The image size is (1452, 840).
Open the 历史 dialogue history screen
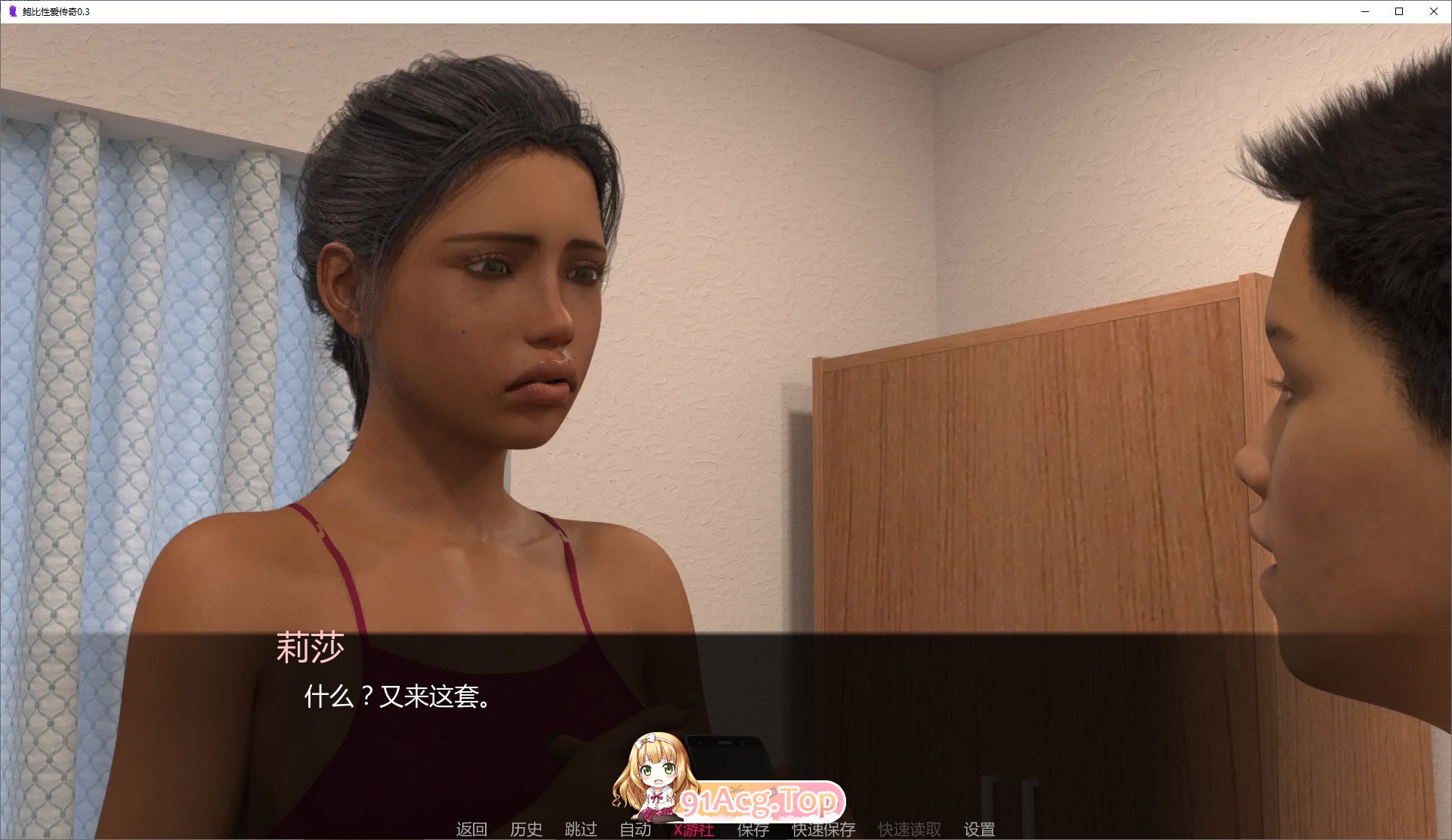pyautogui.click(x=527, y=829)
